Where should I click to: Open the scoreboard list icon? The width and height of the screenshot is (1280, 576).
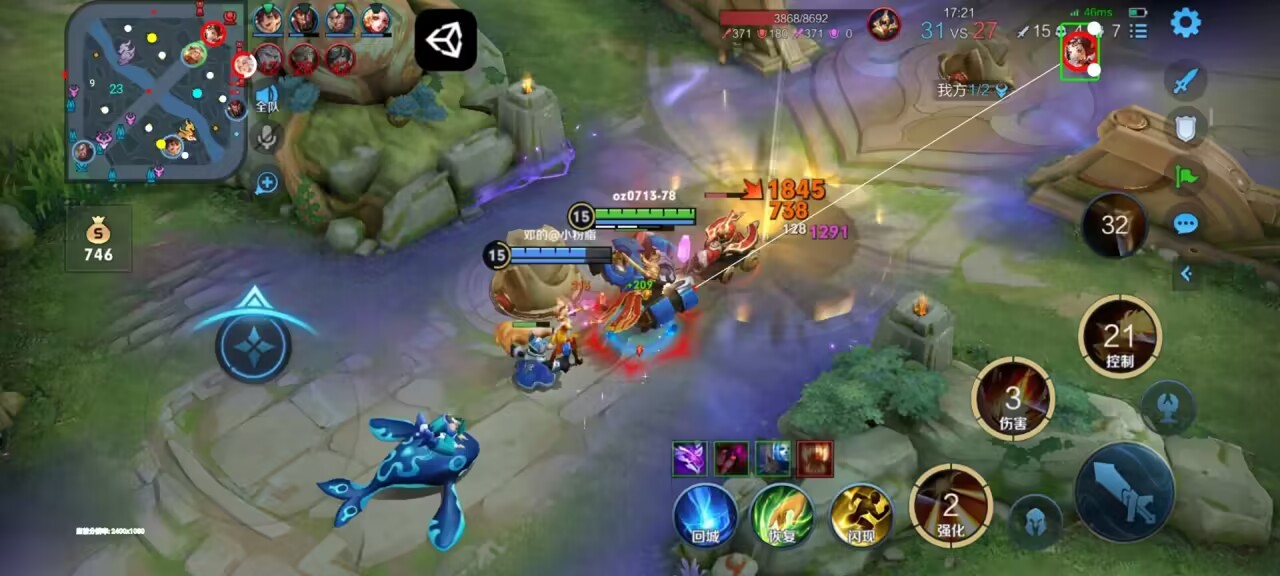[1138, 31]
